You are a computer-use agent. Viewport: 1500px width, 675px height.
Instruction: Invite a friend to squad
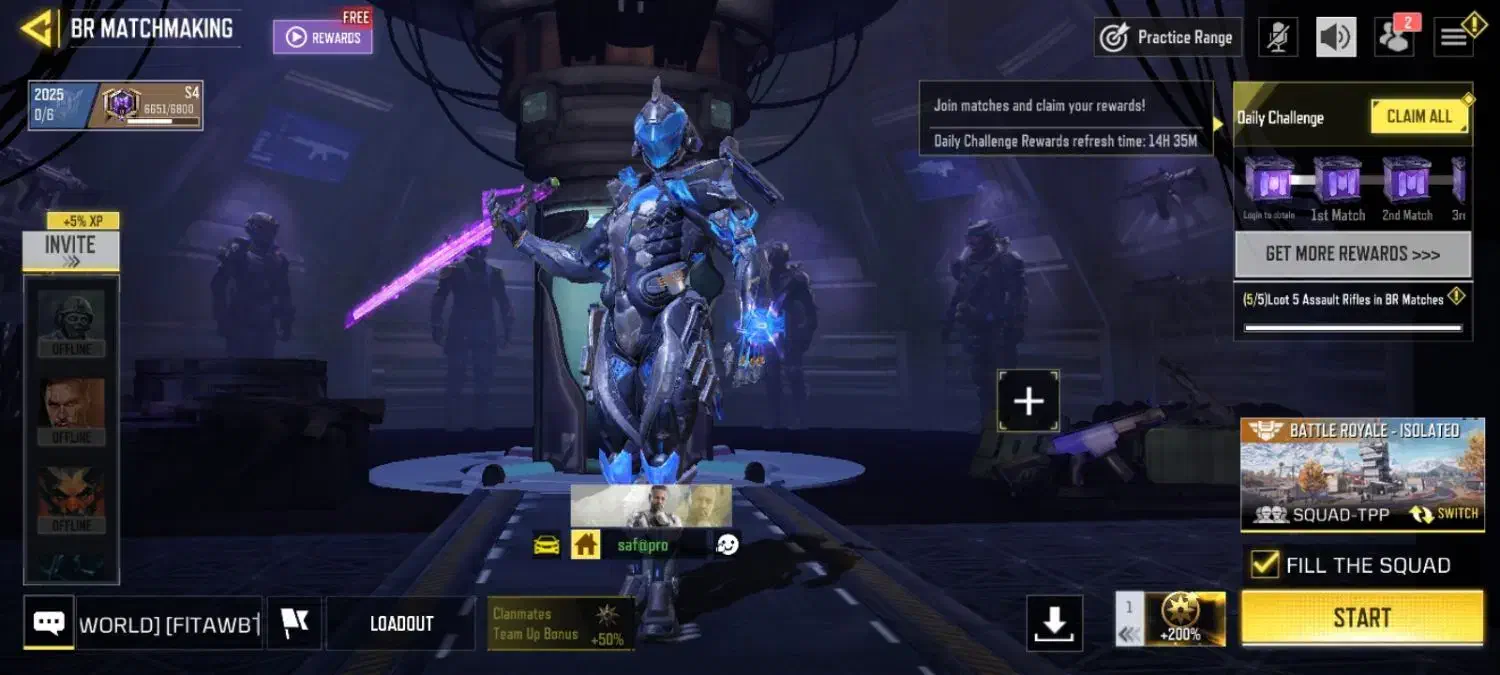[x=71, y=250]
